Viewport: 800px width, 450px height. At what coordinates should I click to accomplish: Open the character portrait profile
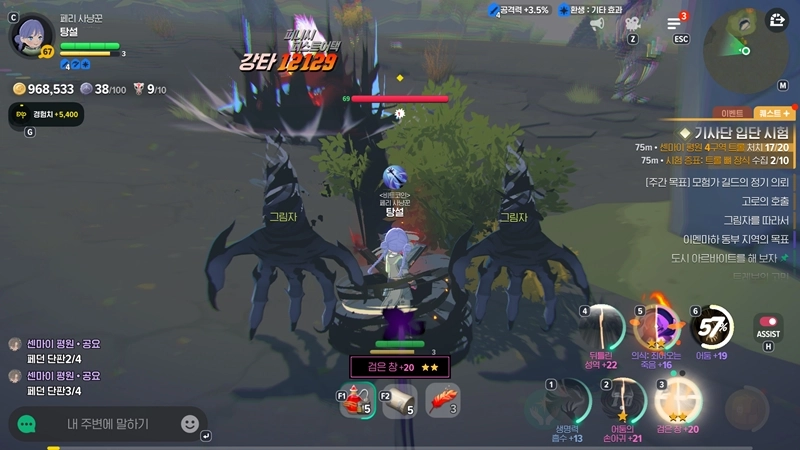[x=30, y=34]
